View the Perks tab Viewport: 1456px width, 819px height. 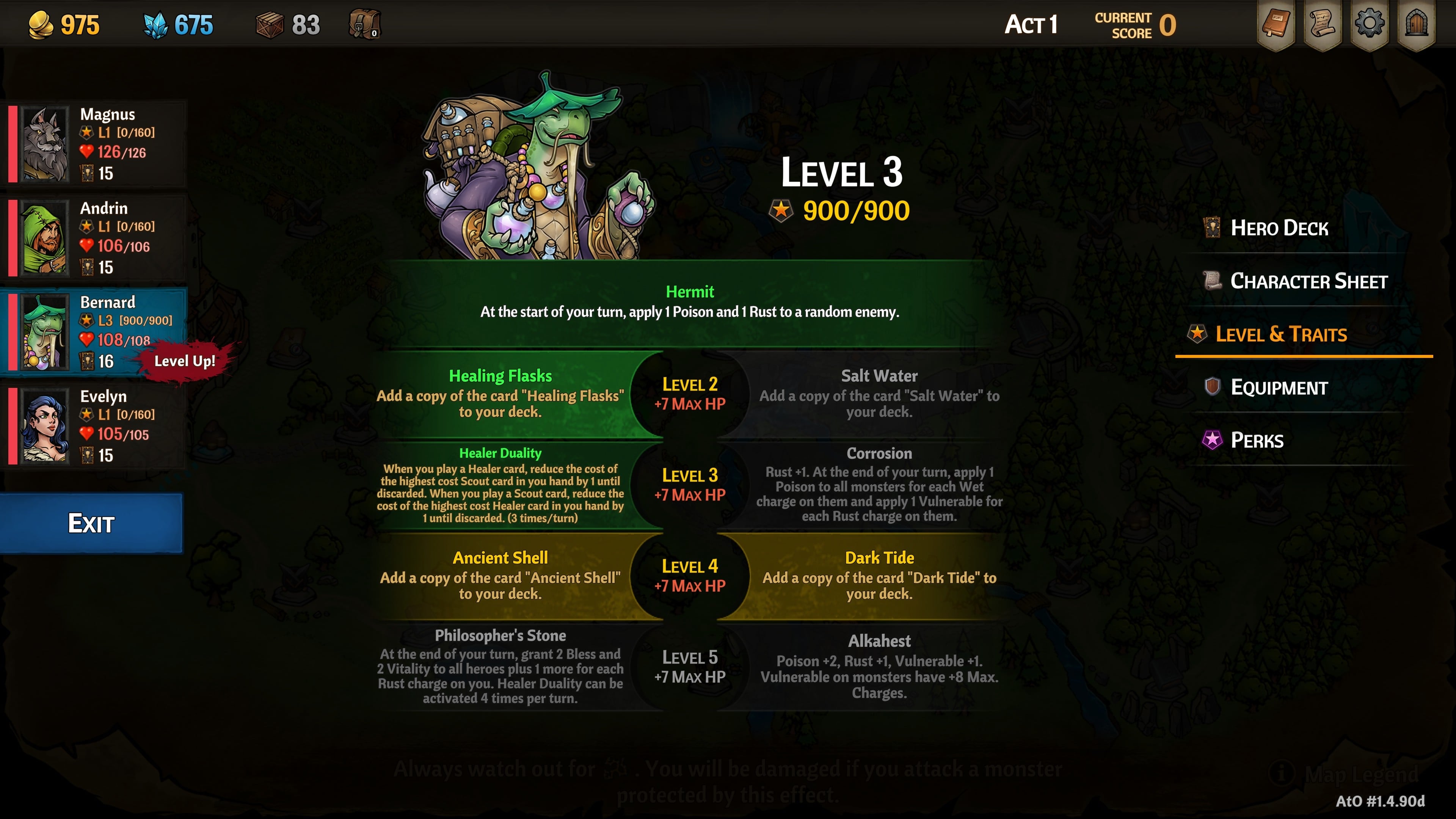[x=1257, y=440]
